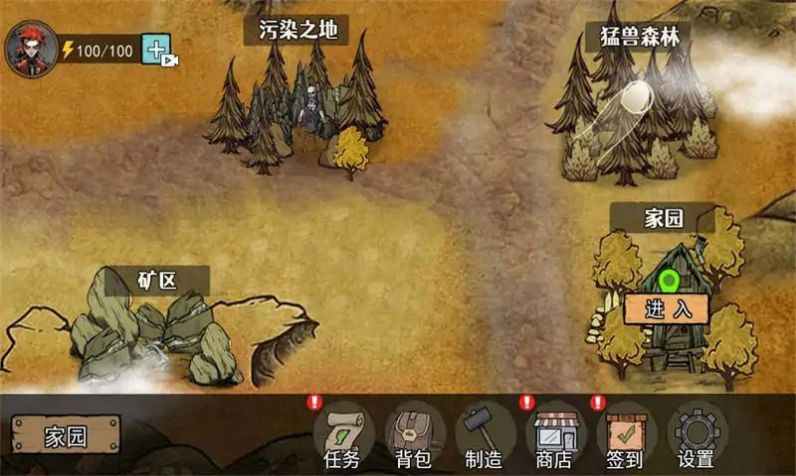Open the 制造 crafting hammer menu
Image resolution: width=796 pixels, height=476 pixels.
484,435
